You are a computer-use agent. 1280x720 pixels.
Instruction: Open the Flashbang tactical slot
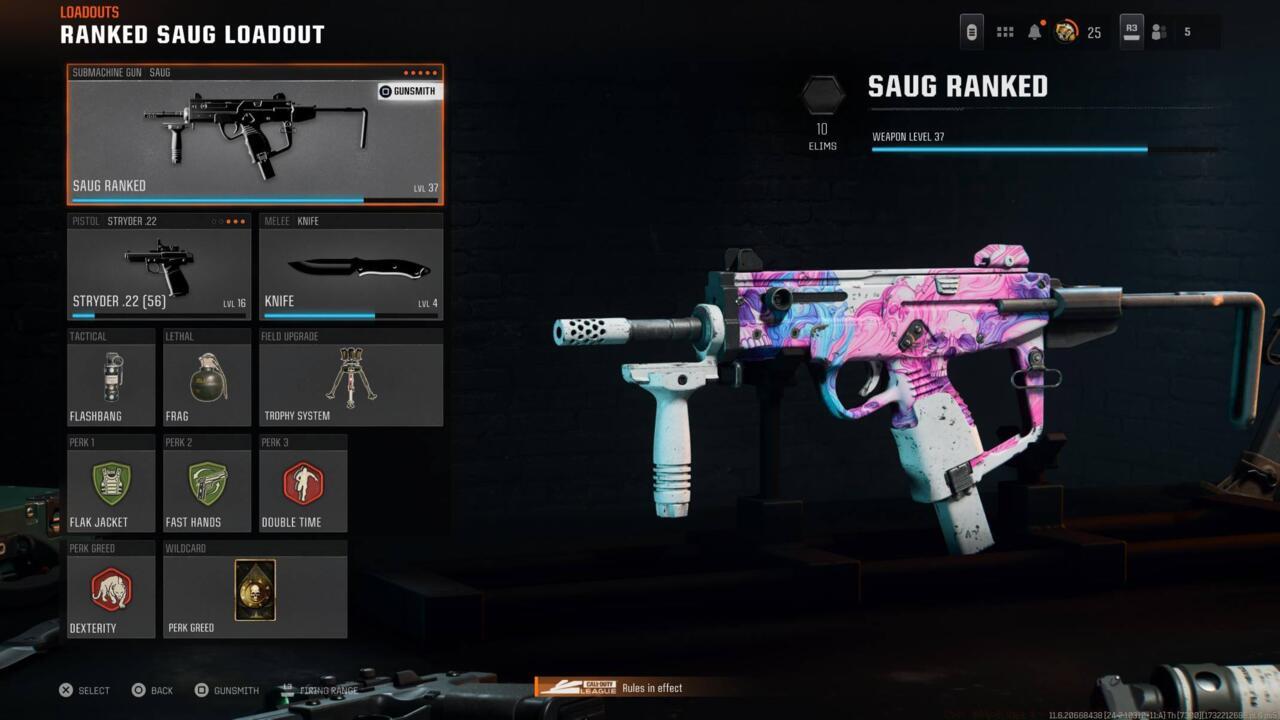coord(111,378)
